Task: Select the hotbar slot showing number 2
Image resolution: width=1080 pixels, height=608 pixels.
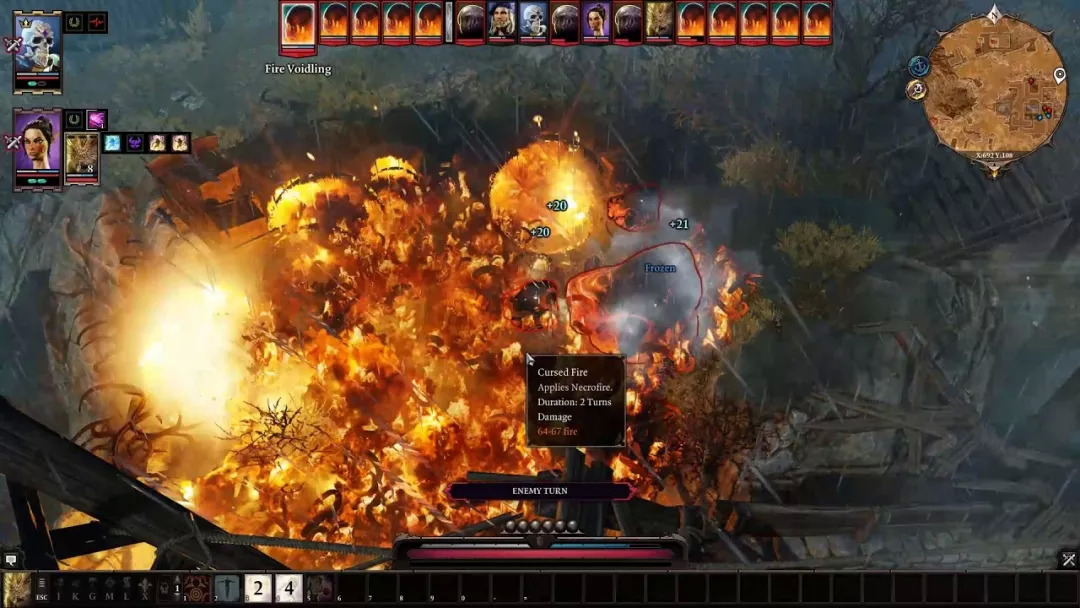Action: [x=258, y=588]
